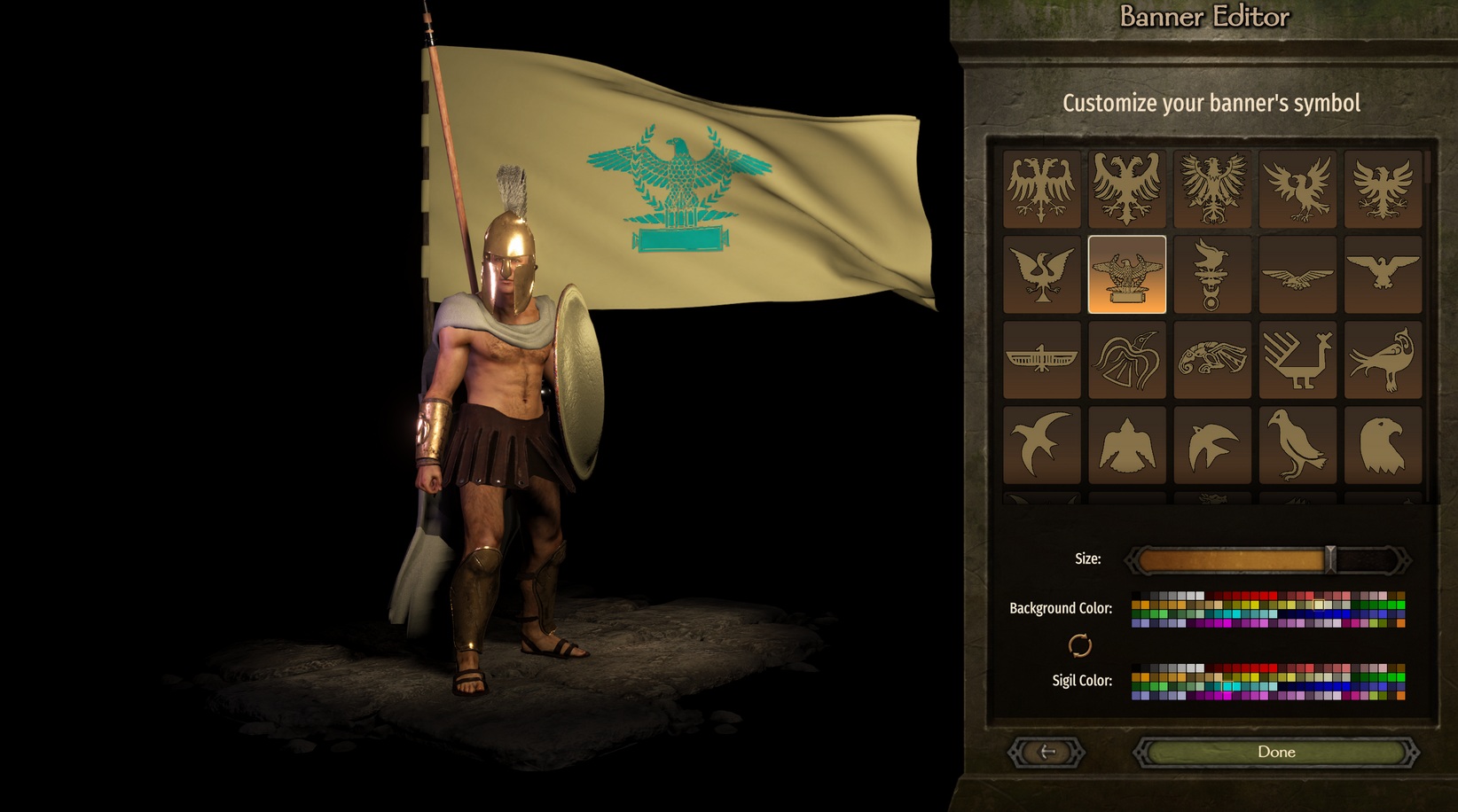
Task: Select the perched crow silhouette symbol
Action: pyautogui.click(x=1297, y=445)
